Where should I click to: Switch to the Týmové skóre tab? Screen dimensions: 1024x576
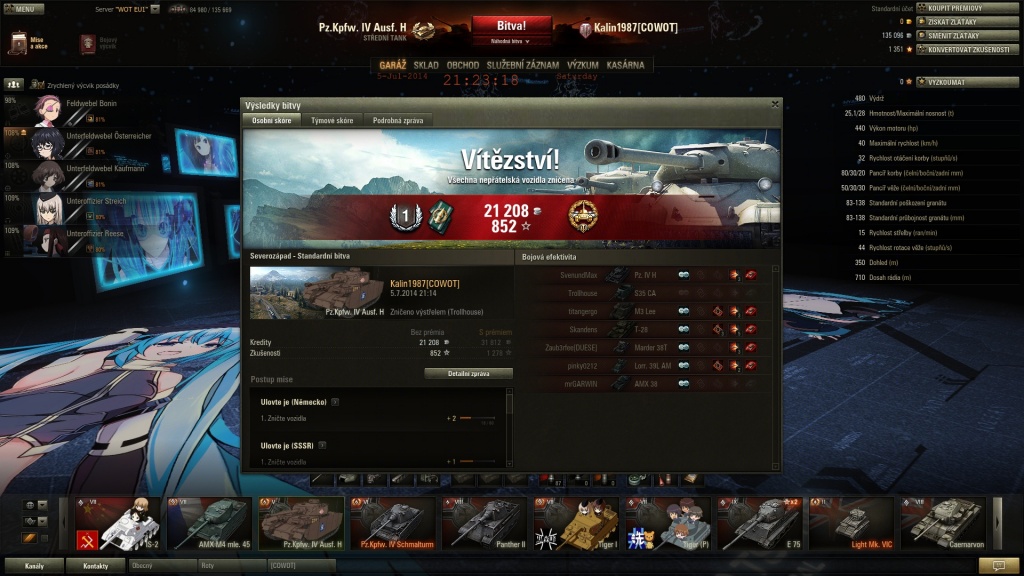(x=332, y=120)
